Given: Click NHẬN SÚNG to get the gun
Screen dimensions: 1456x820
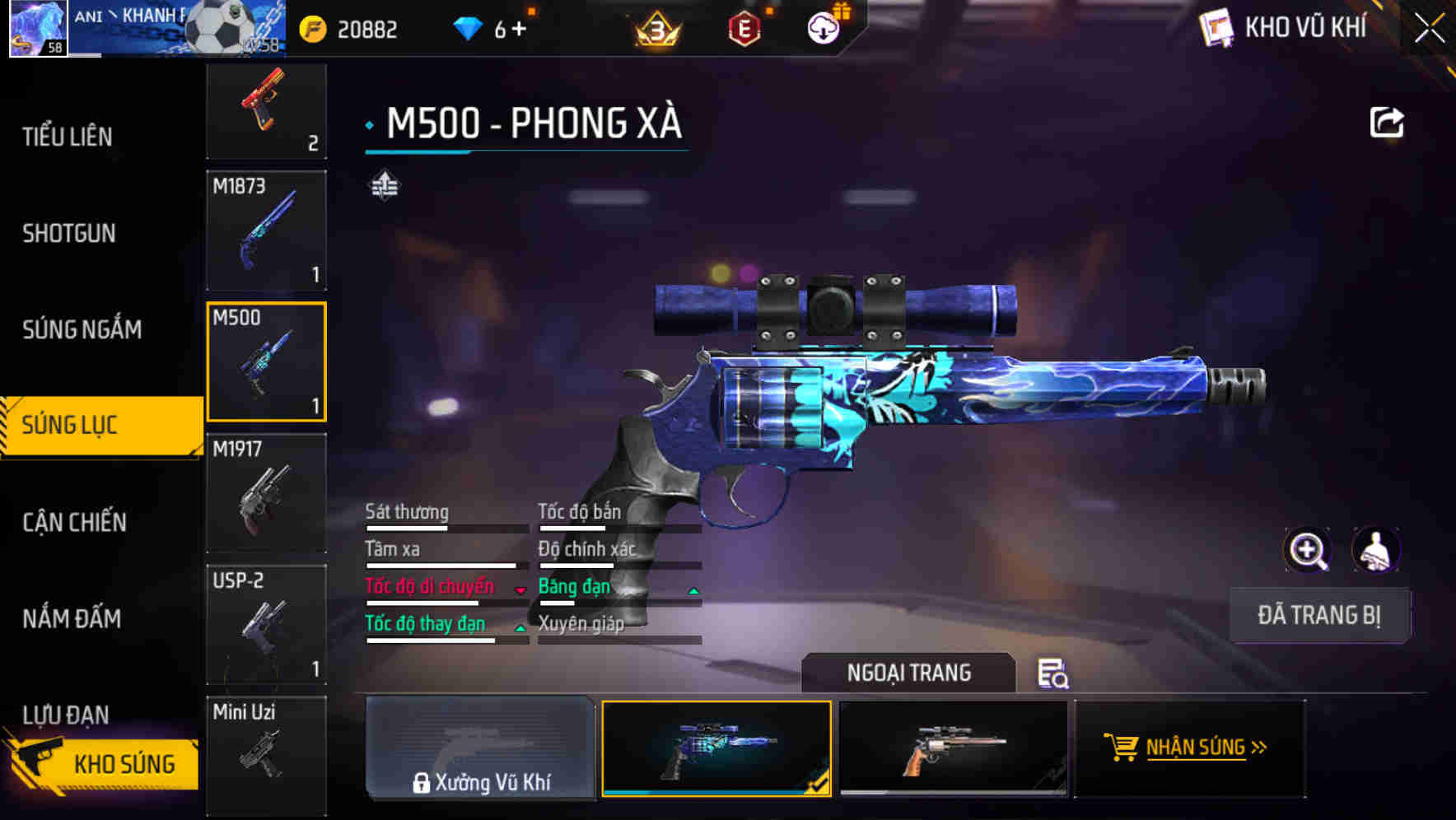Looking at the screenshot, I should pos(1189,748).
